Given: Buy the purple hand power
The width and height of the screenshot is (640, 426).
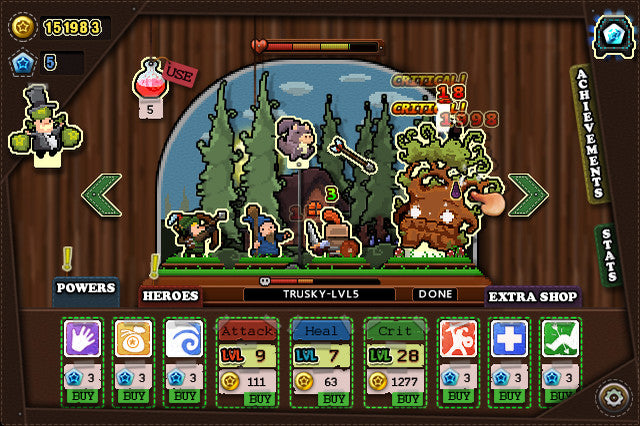Looking at the screenshot, I should [82, 397].
